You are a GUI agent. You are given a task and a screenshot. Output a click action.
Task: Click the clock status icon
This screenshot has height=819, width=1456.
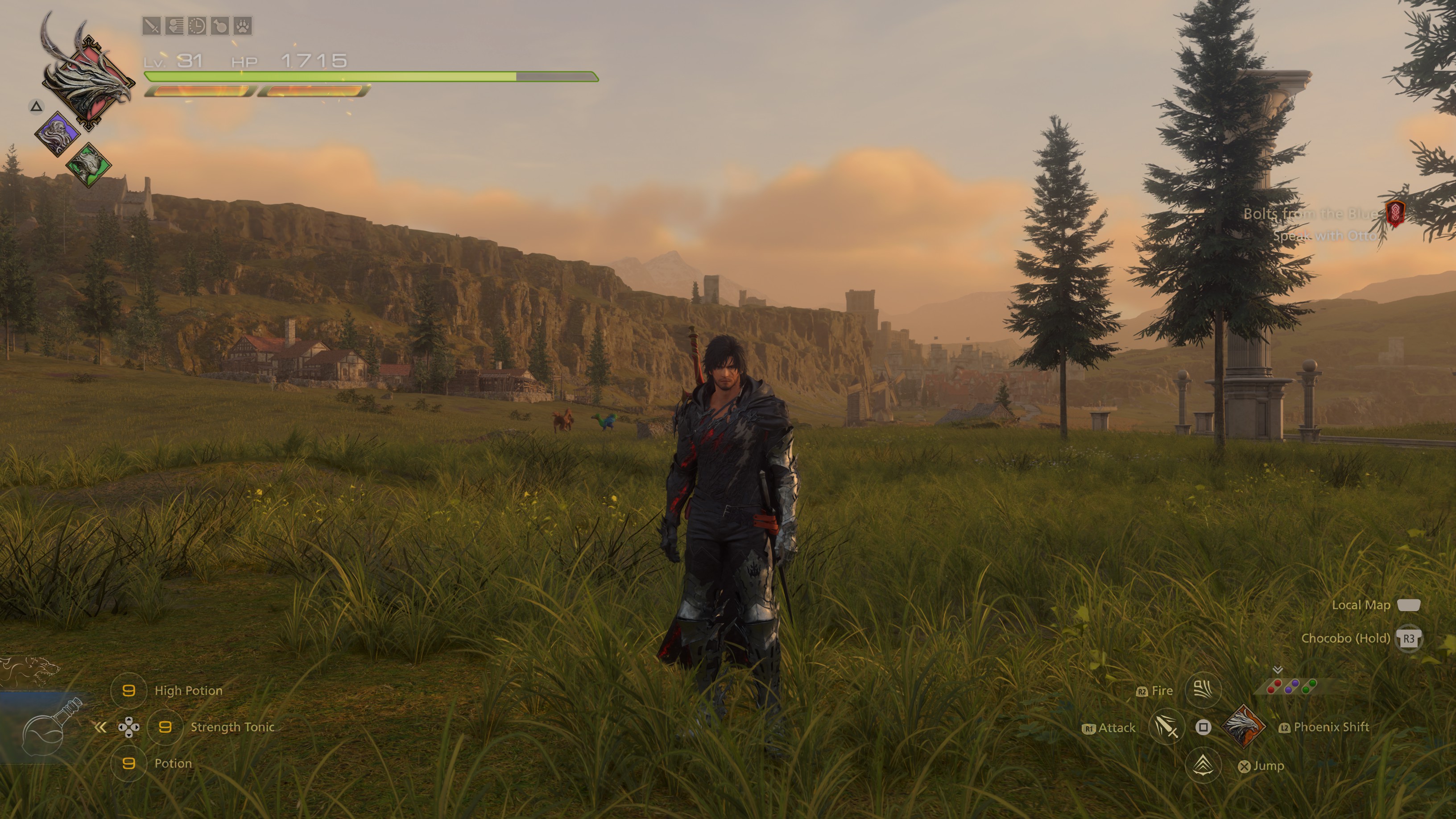coord(197,26)
